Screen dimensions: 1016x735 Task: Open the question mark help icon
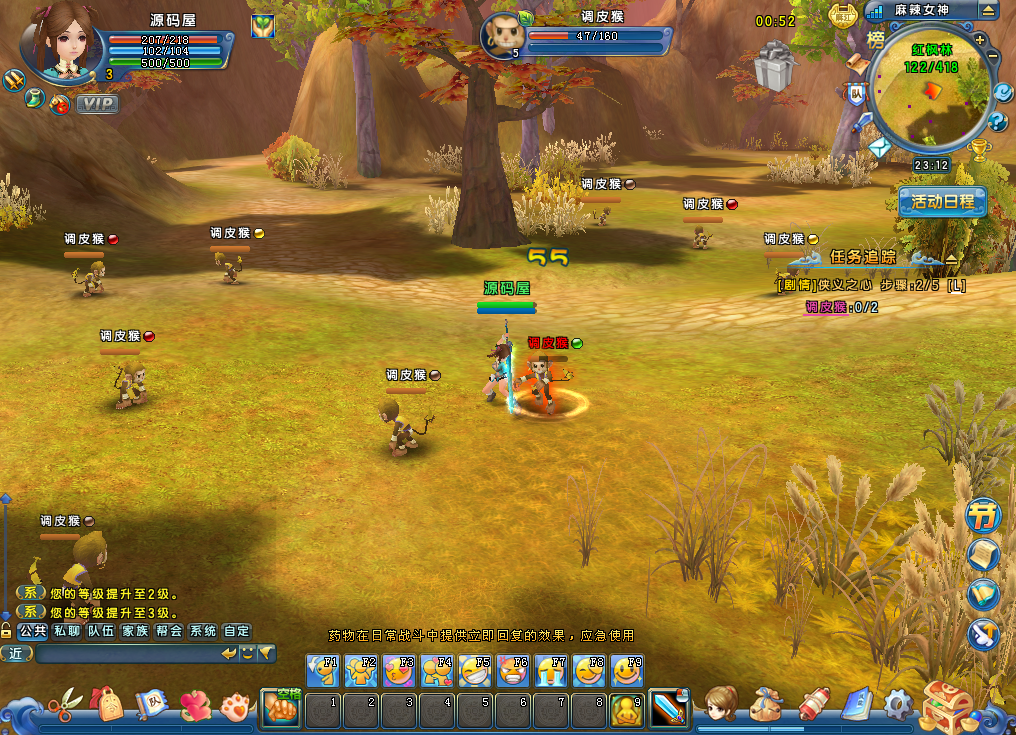pos(997,122)
